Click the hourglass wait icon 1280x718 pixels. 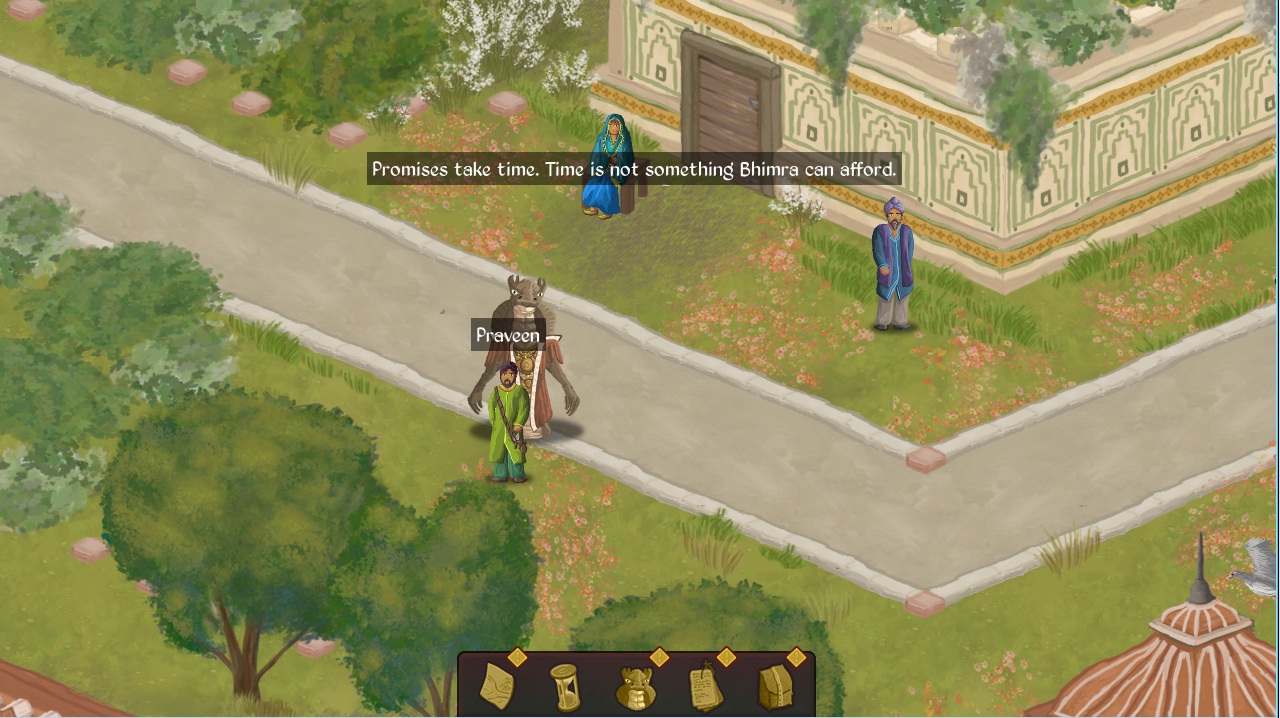pos(565,687)
